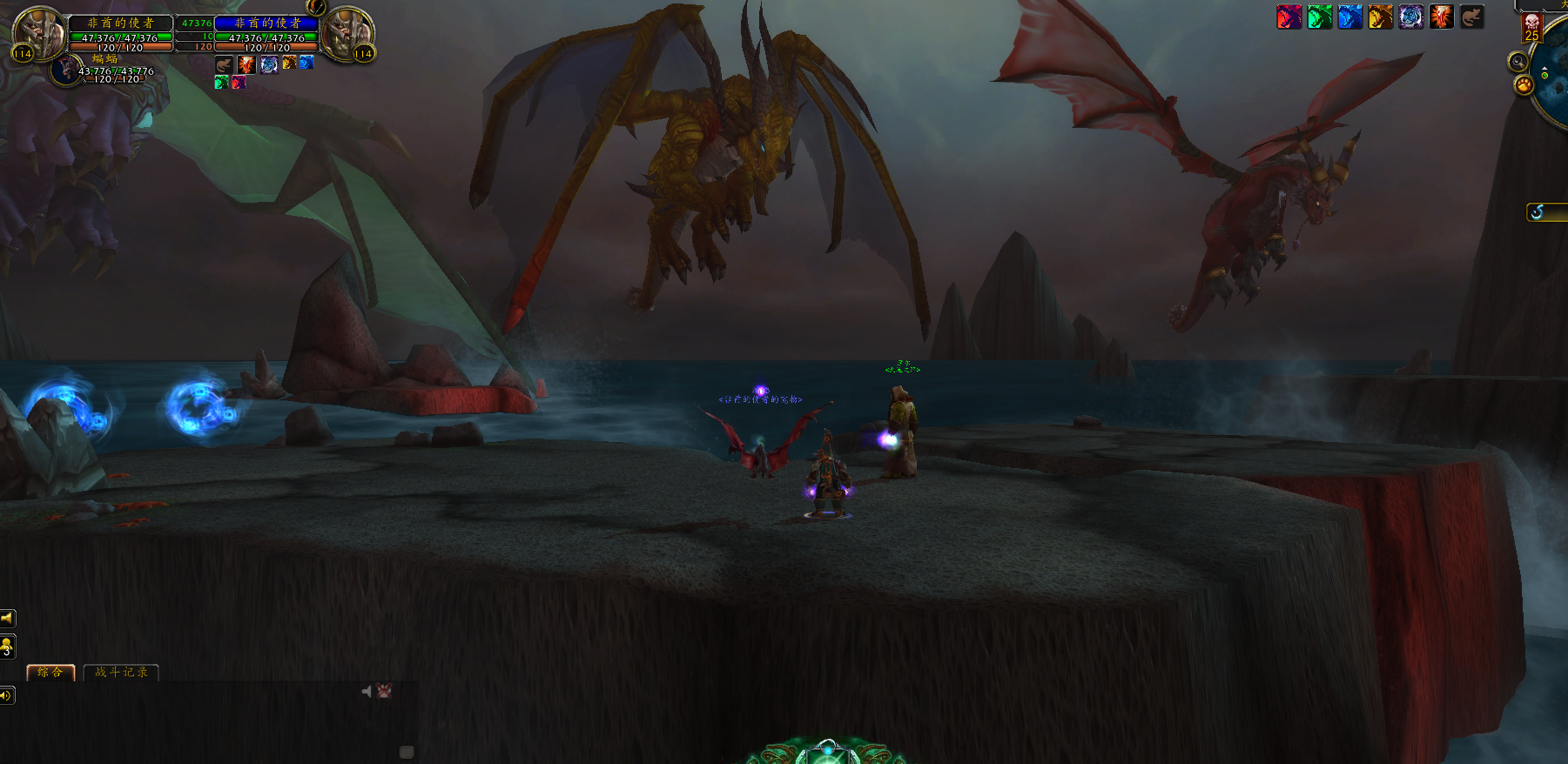
Task: Click the orange paw button beside minimap
Action: pyautogui.click(x=1524, y=84)
